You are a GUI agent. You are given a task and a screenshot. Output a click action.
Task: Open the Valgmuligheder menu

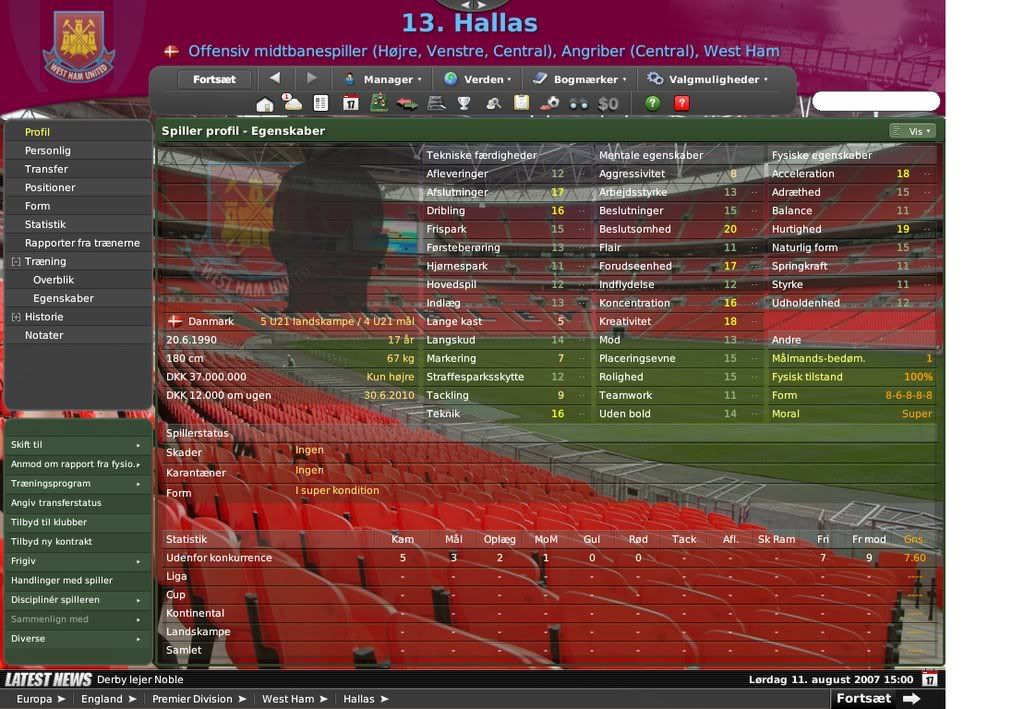point(707,79)
